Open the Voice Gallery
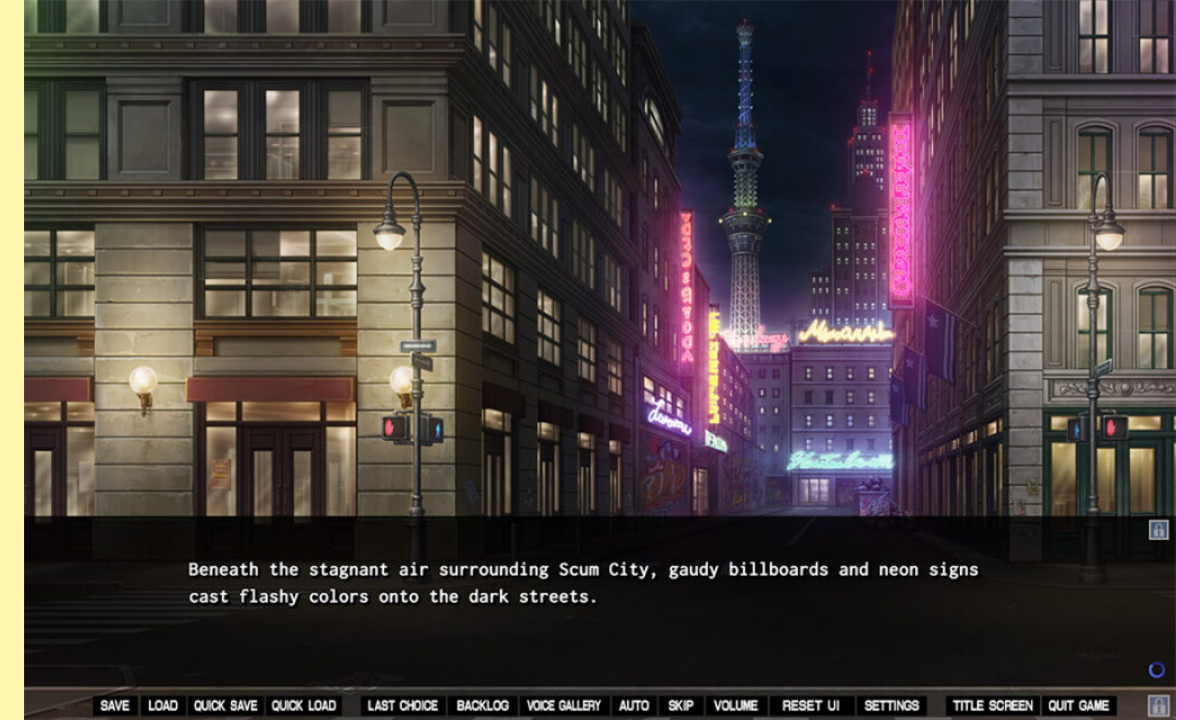 tap(564, 706)
